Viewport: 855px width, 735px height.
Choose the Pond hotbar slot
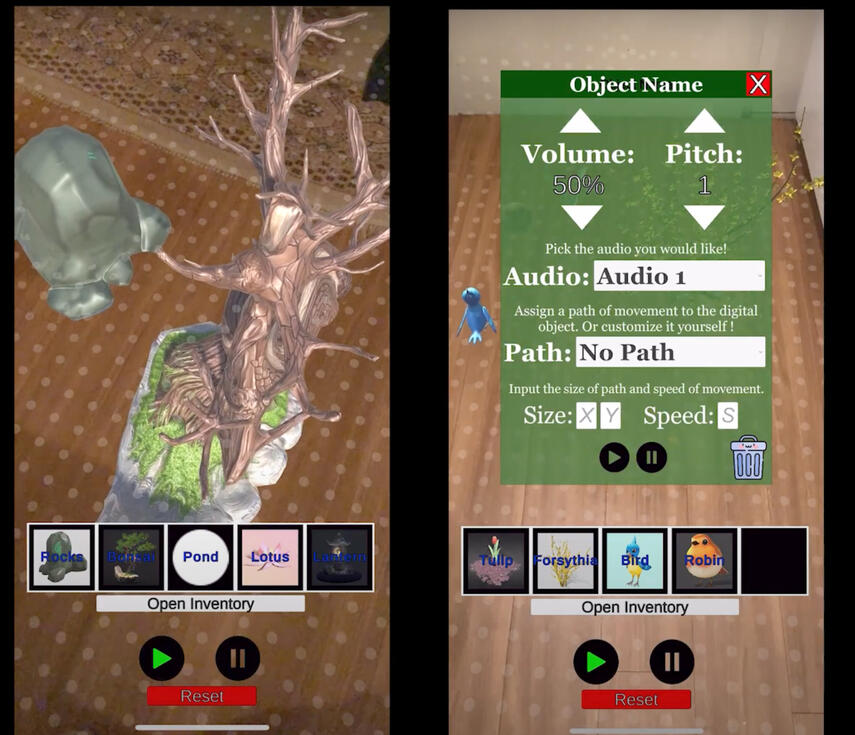click(x=200, y=557)
